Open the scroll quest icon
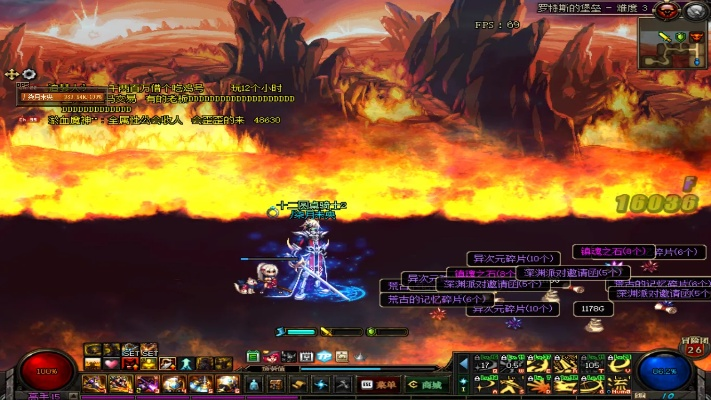Screen dimensions: 711x400 299,383
